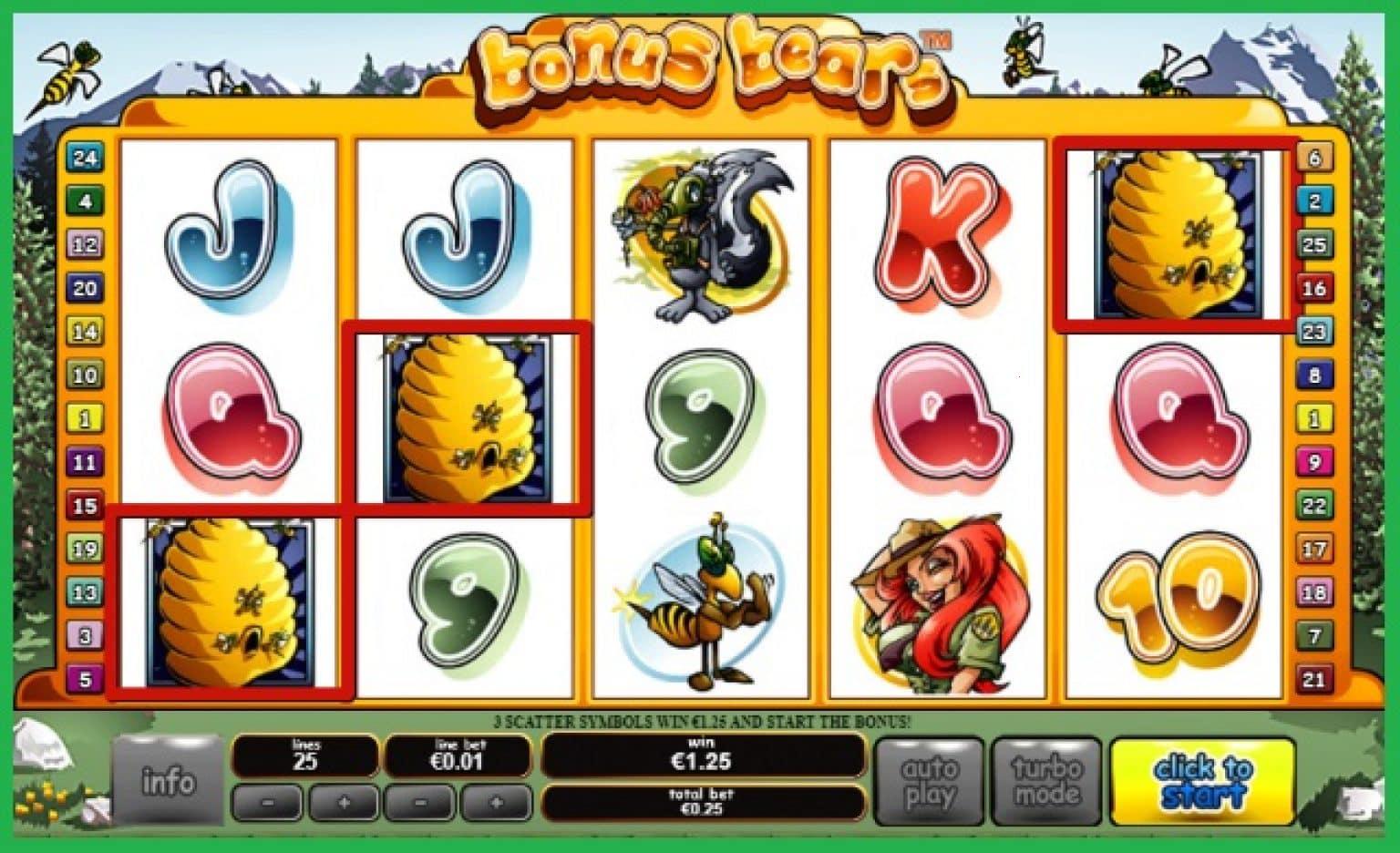Increase the number of lines
Viewport: 1400px width, 853px height.
pyautogui.click(x=344, y=804)
